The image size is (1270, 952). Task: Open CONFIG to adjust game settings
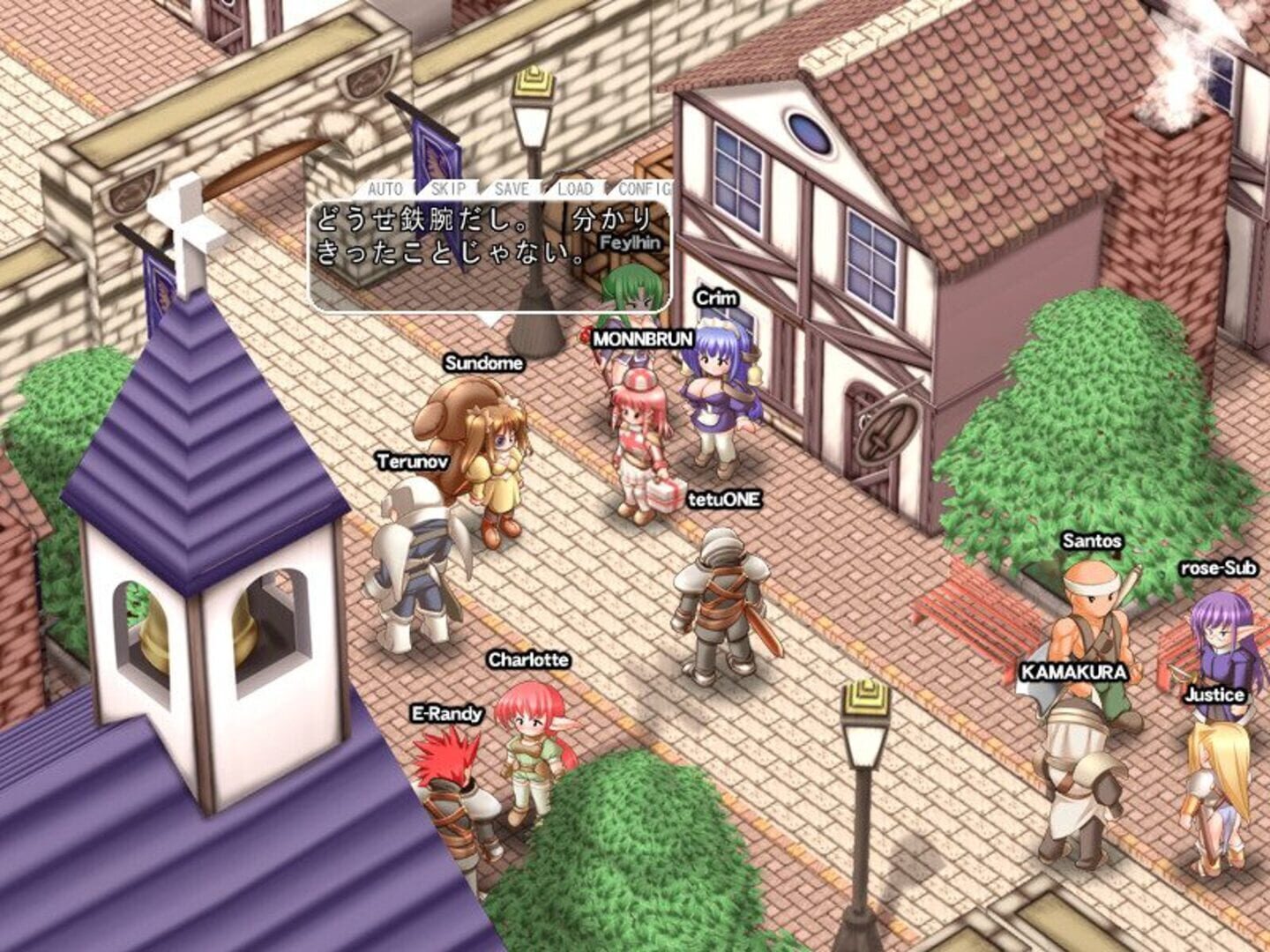[x=644, y=189]
